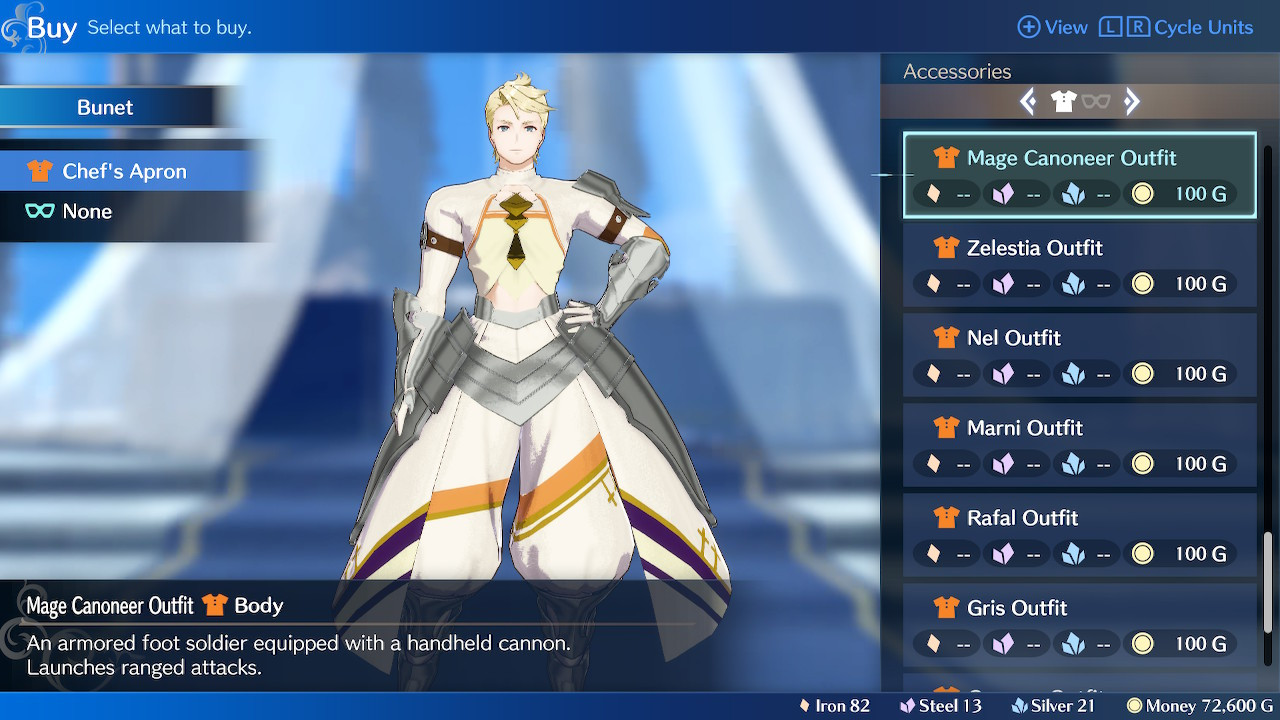Click the Silver crystal icon near Silver 21
This screenshot has width=1280, height=720.
pos(1019,705)
